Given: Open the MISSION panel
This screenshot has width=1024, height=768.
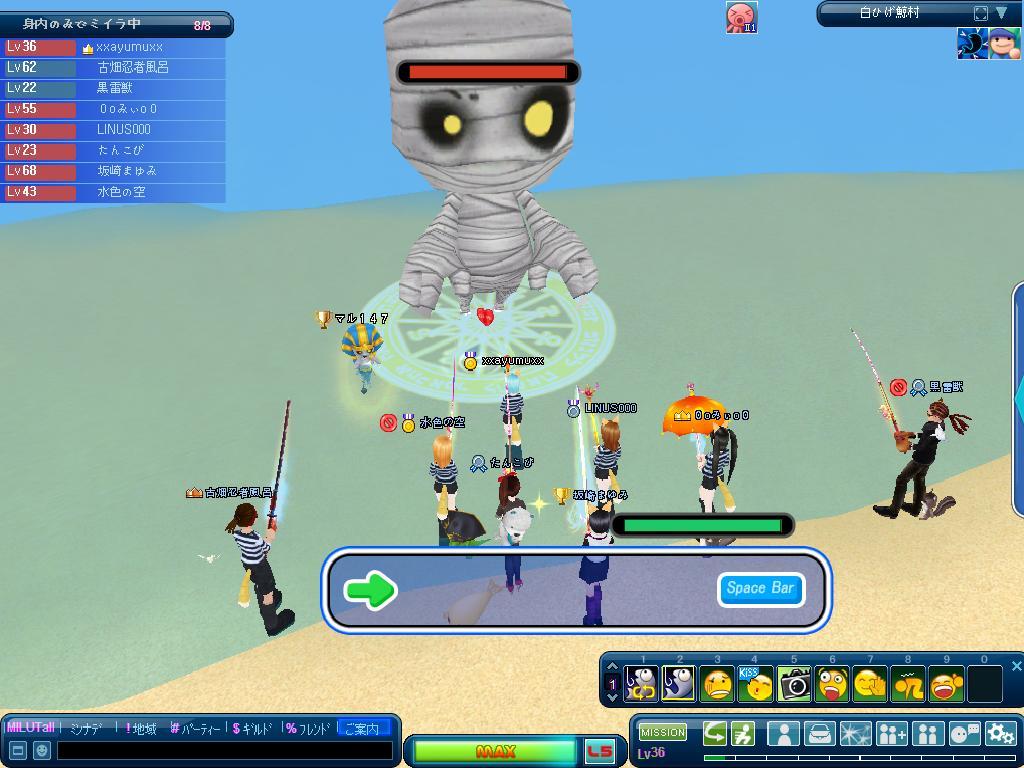Looking at the screenshot, I should 662,733.
